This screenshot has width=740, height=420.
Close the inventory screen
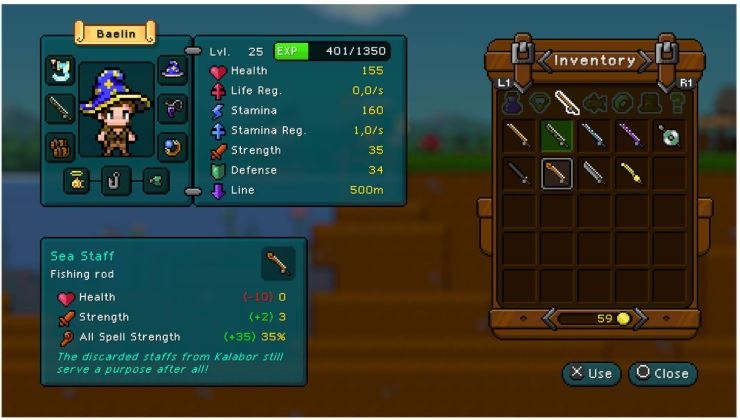(x=662, y=373)
